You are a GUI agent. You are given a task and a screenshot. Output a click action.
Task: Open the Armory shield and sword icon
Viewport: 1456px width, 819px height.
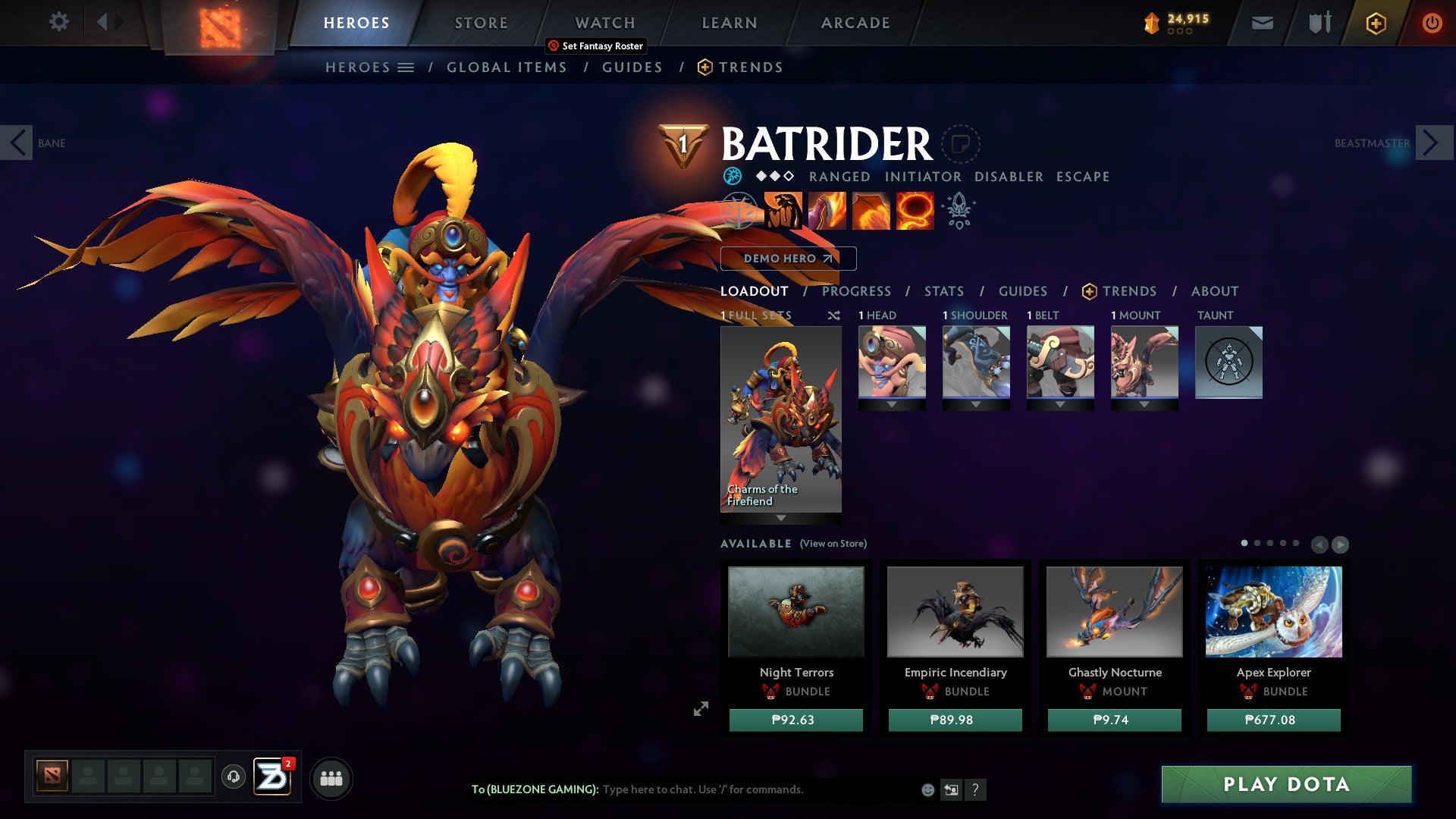pyautogui.click(x=1318, y=22)
